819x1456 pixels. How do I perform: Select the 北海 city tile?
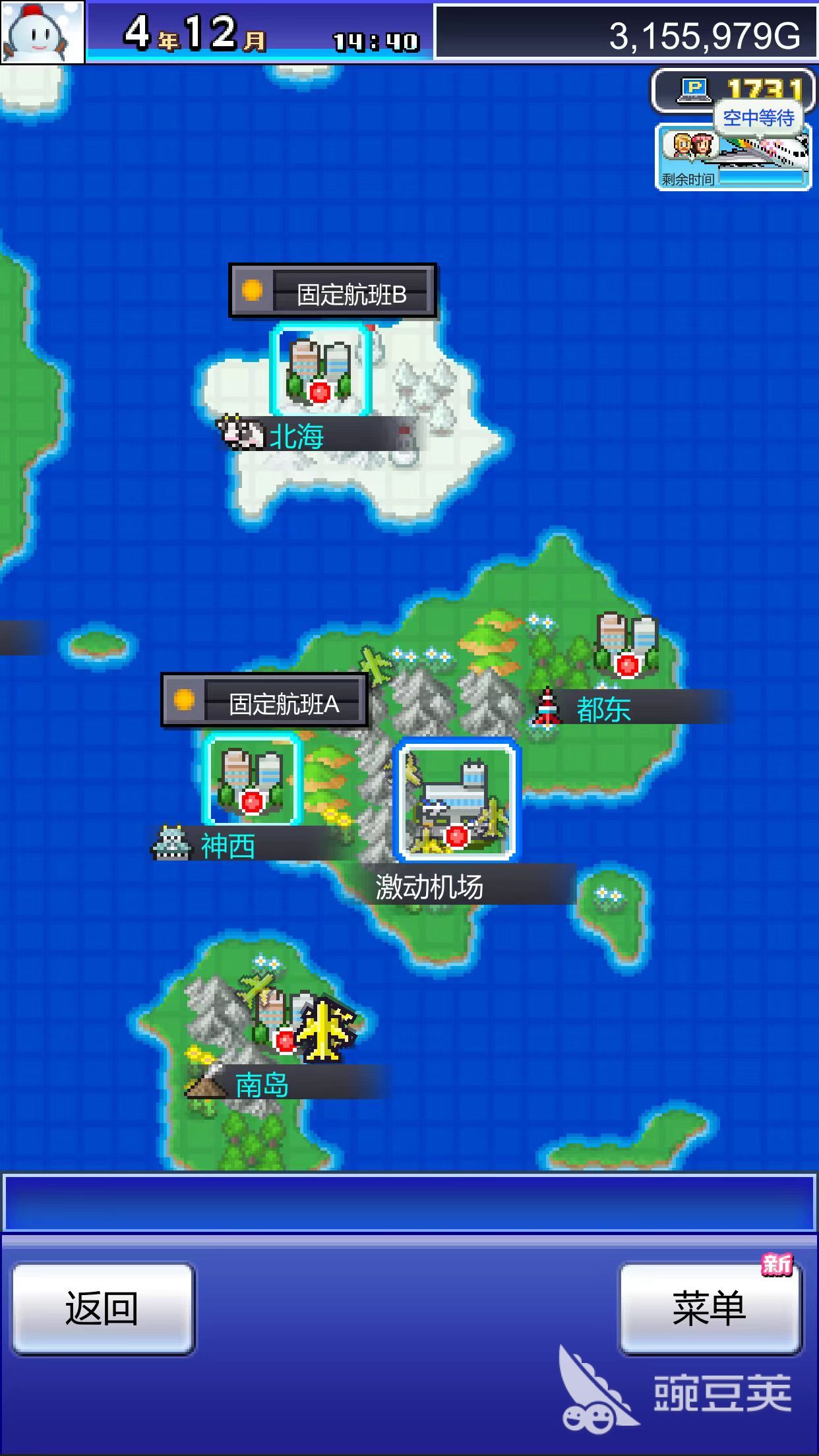point(320,371)
